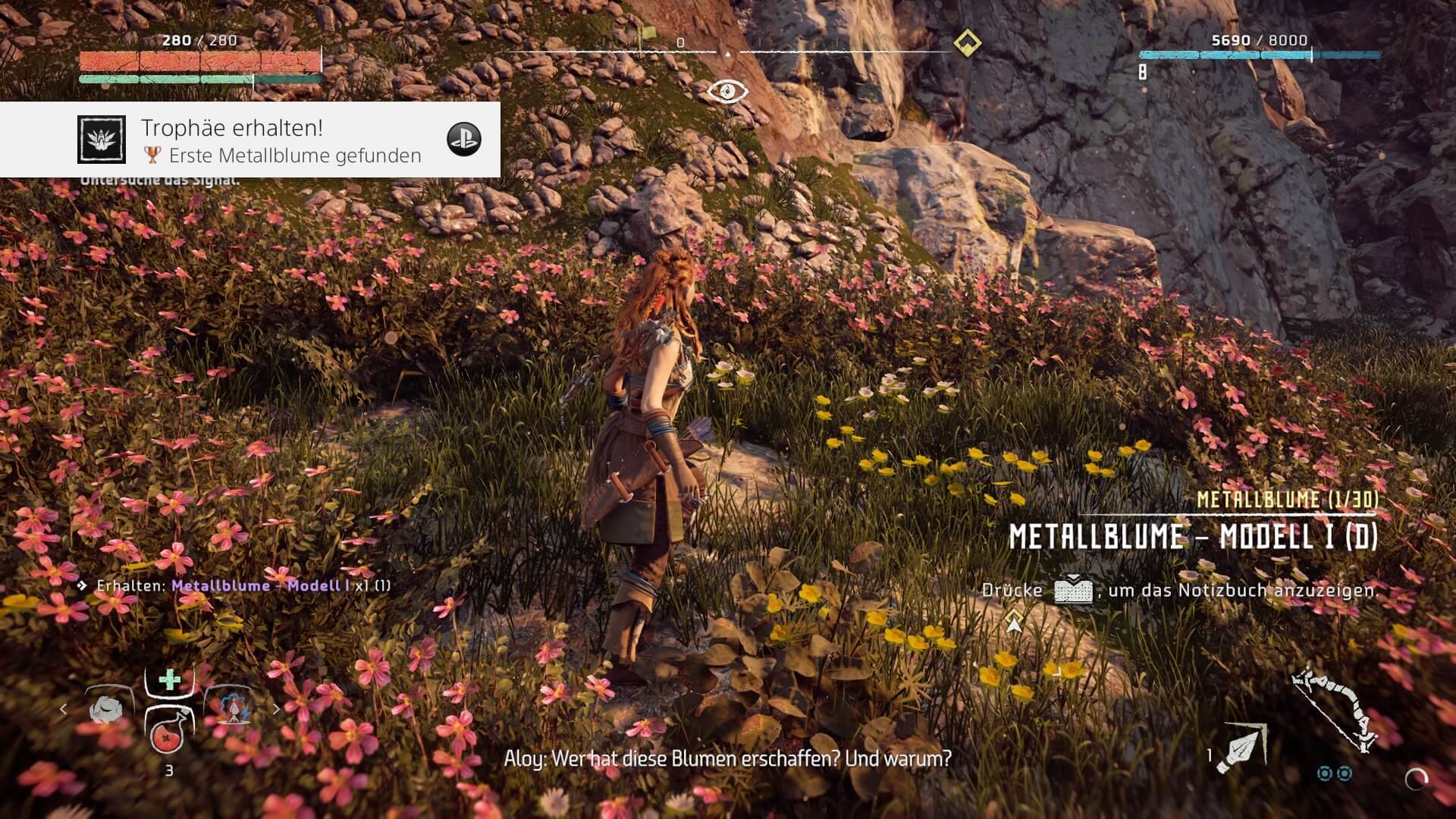Click the Metallblume – Modell I collectible banner
Viewport: 1456px width, 819px height.
pos(1193,537)
